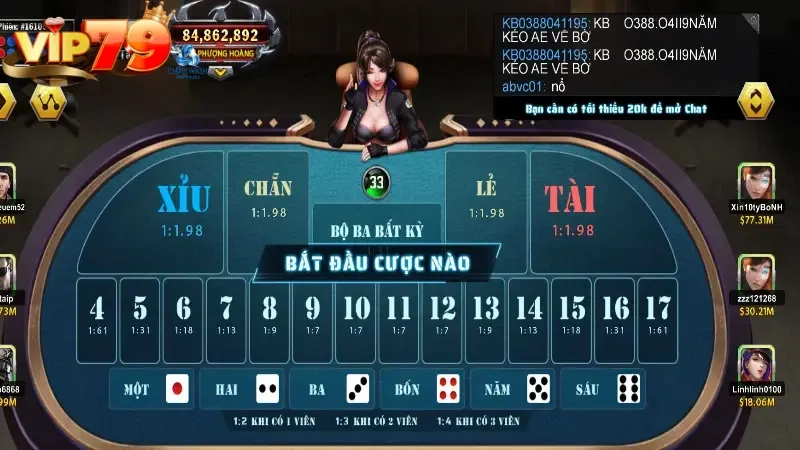
Task: Expand the dropdown arrow under the balance
Action: [219, 71]
